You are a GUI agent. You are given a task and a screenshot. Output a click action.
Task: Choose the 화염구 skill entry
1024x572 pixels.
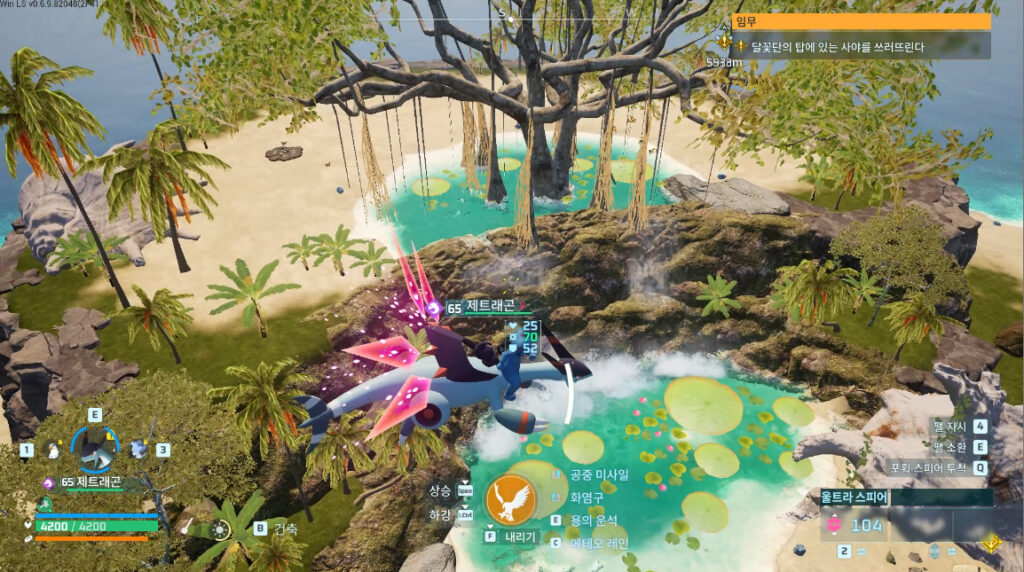point(588,497)
